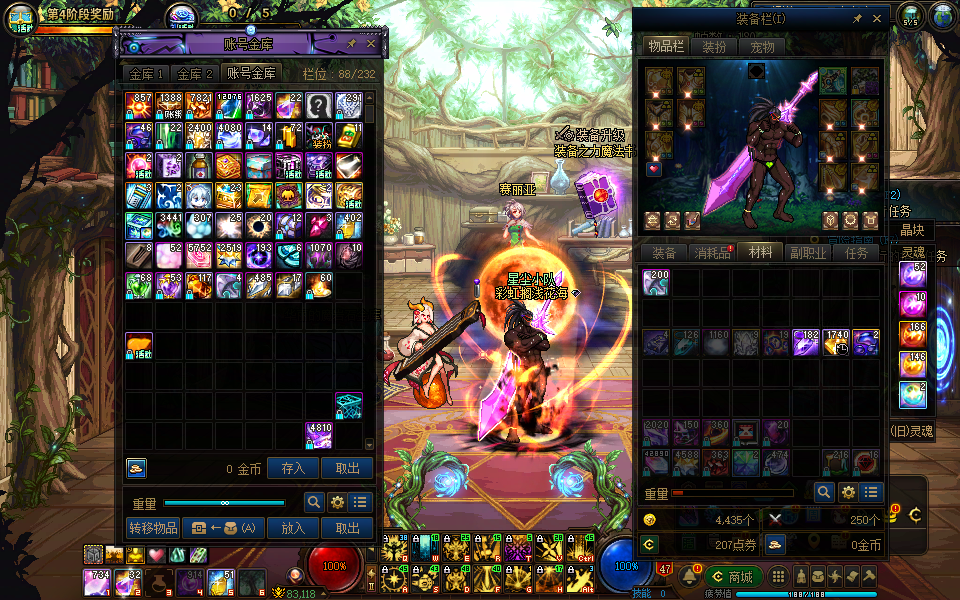The image size is (960, 600).
Task: Open vault settings with the gear icon
Action: [337, 502]
